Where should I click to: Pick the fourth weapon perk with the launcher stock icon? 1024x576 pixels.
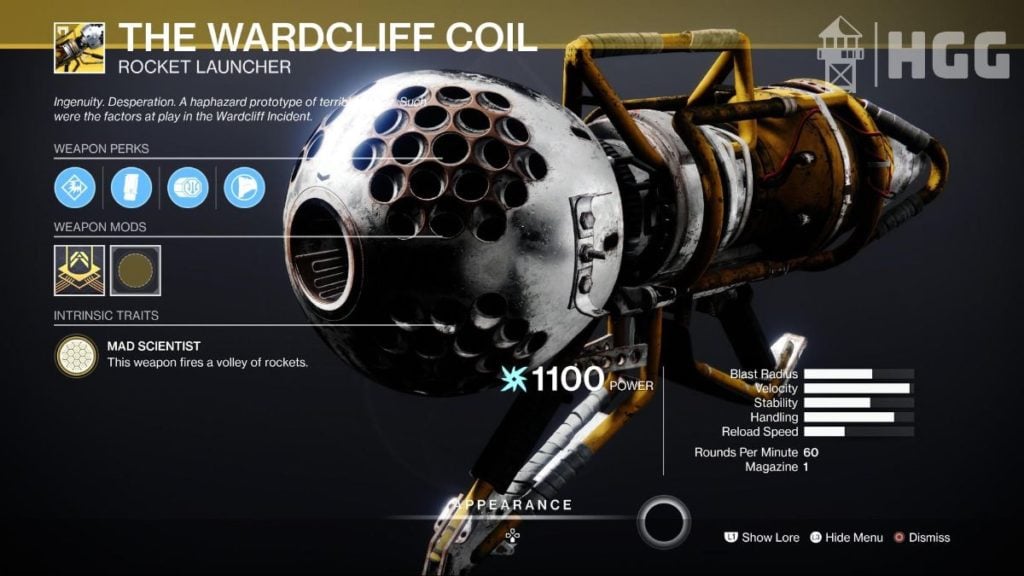[244, 187]
